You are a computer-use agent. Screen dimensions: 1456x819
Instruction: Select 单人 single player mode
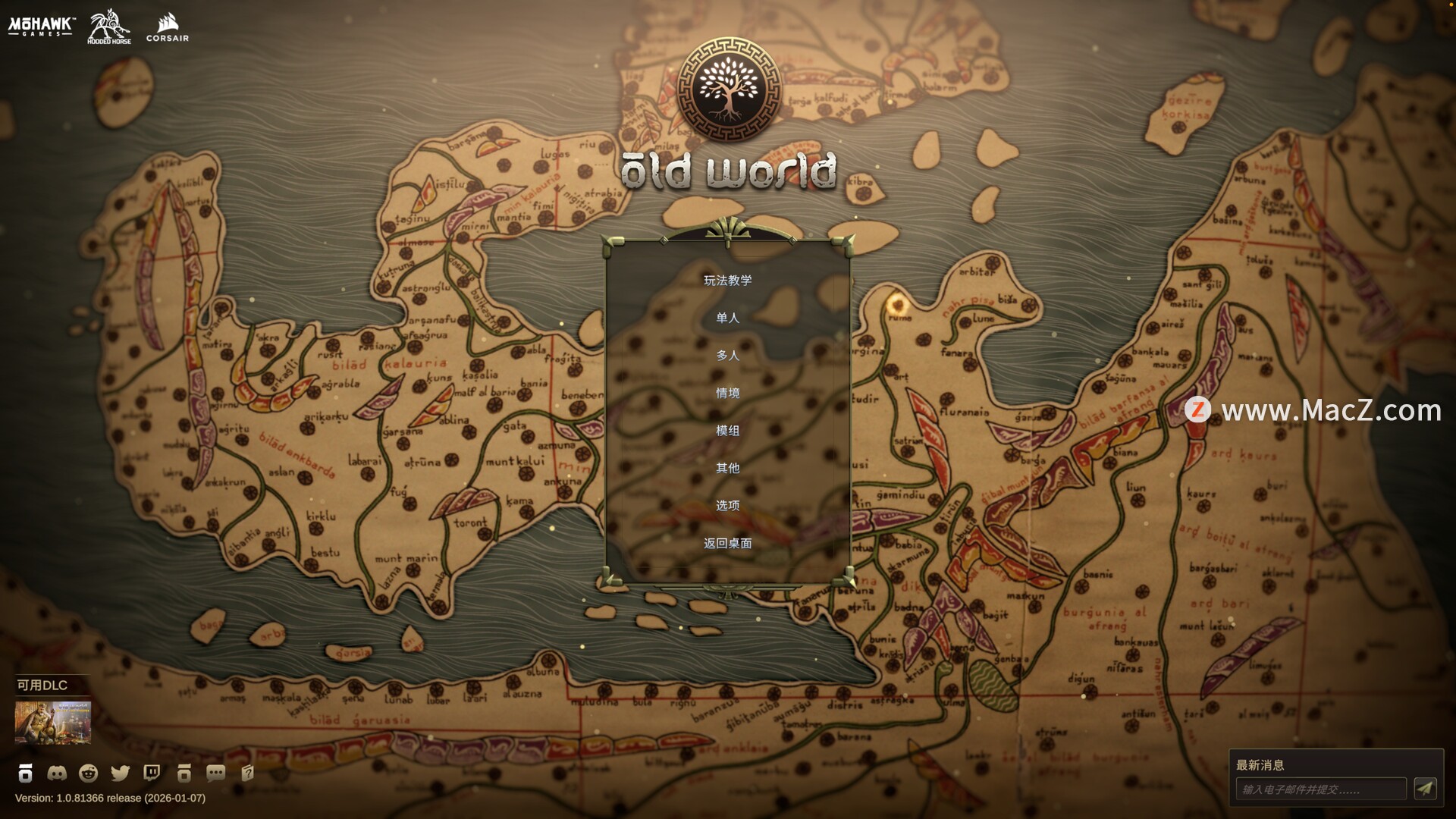727,318
